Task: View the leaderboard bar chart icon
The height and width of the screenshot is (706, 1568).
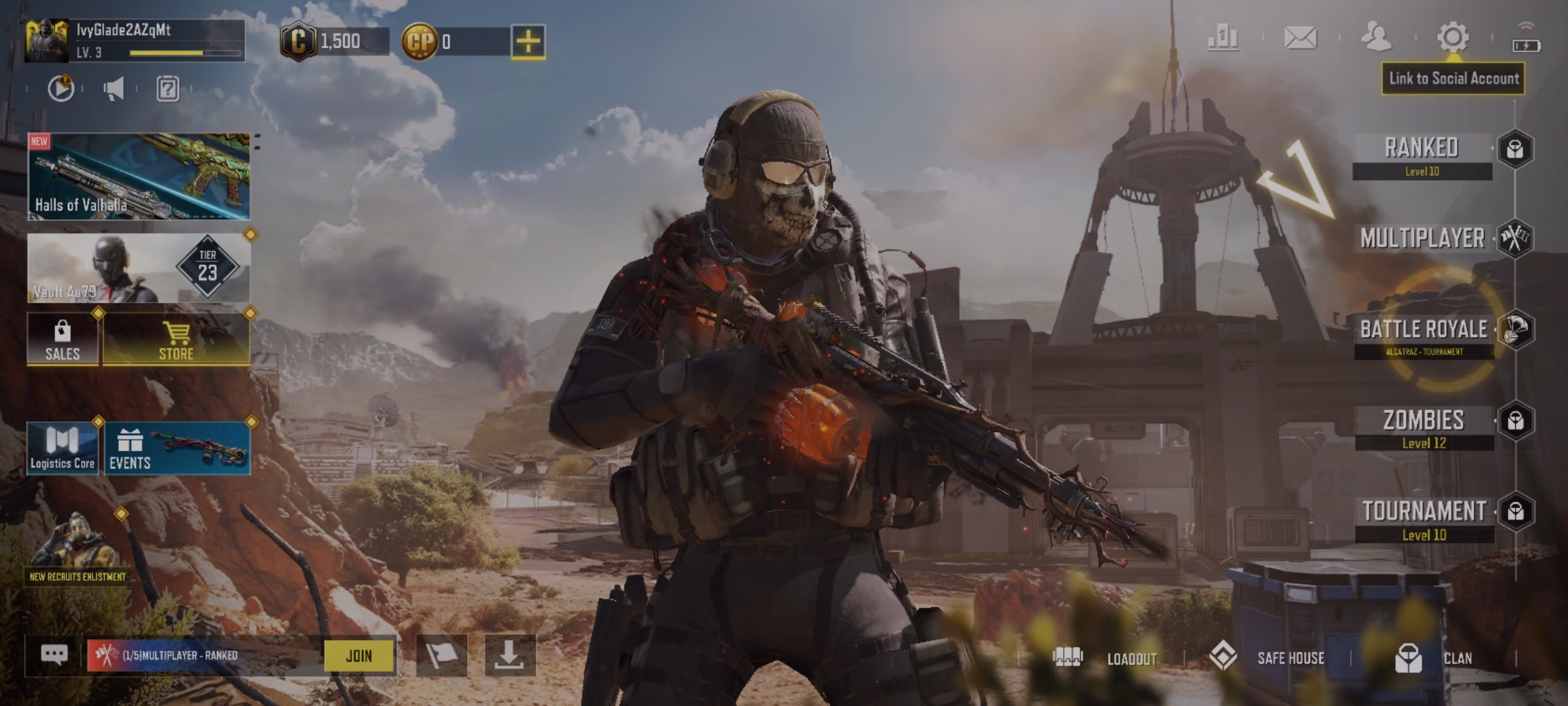Action: 1223,37
